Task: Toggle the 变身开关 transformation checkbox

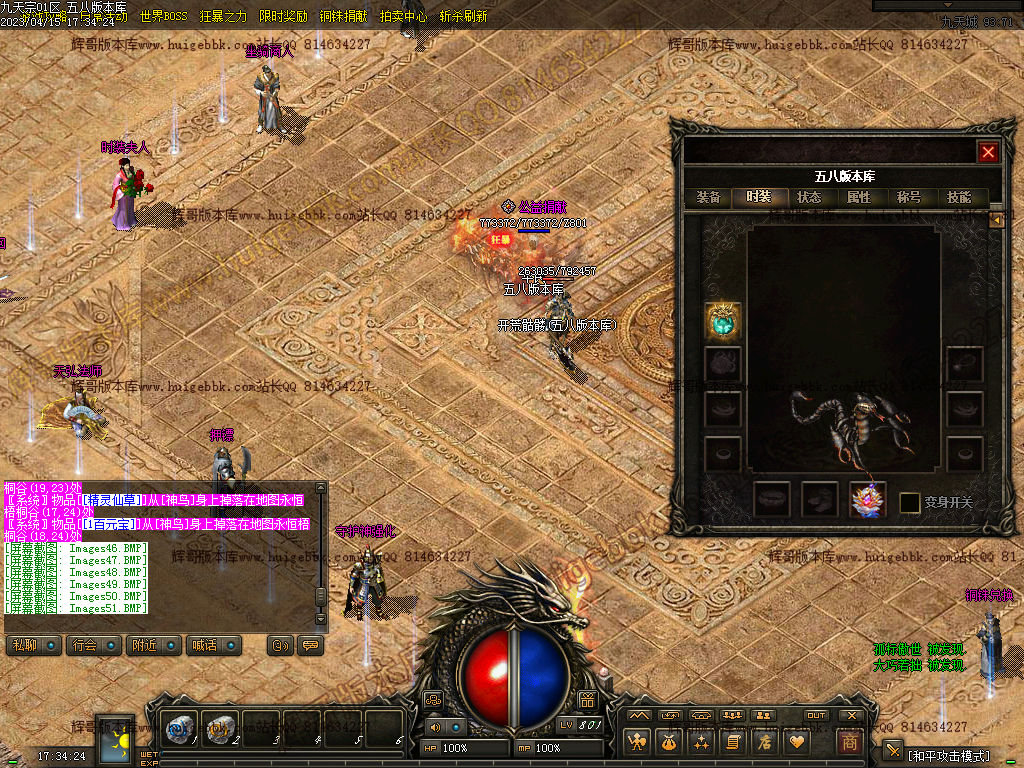Action: point(910,503)
